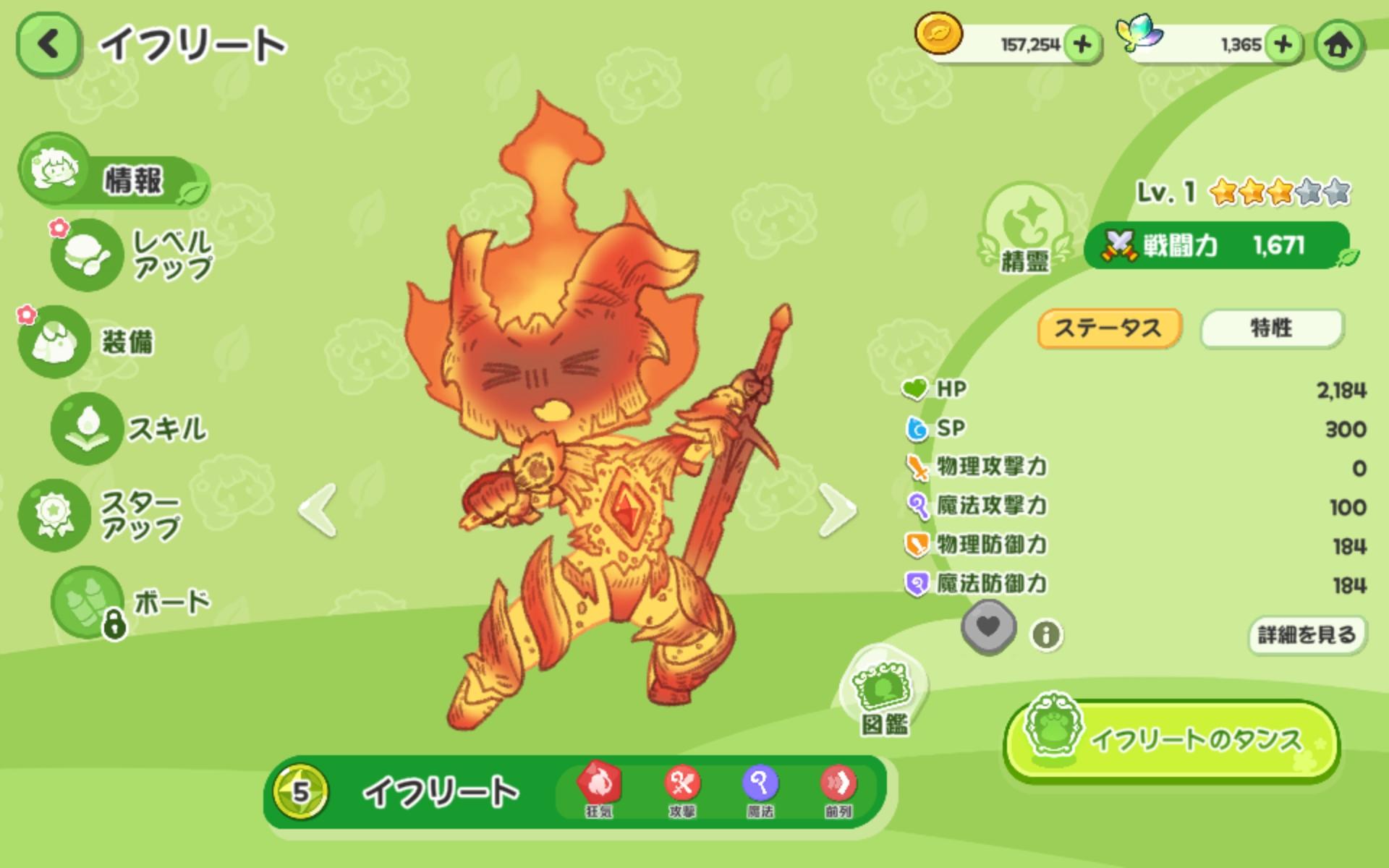Select the locked ボード board menu
The image size is (1389, 868).
click(130, 602)
